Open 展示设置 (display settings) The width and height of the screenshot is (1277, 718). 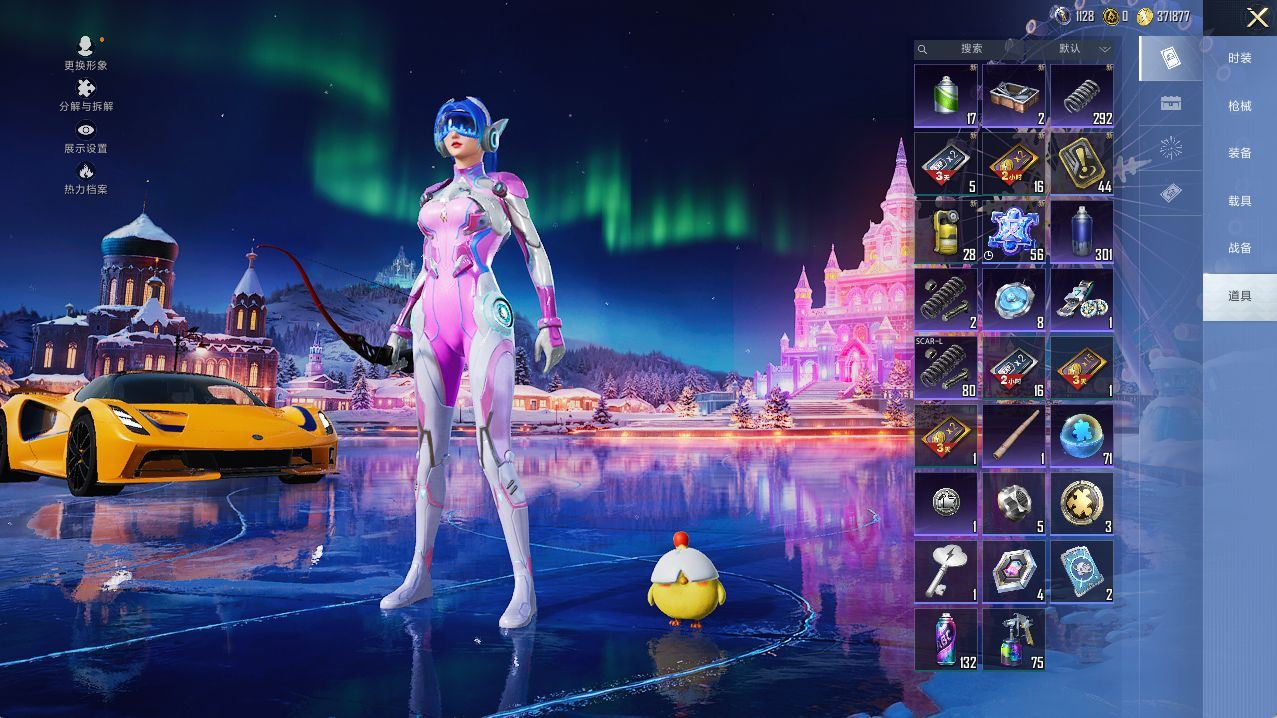[x=86, y=137]
